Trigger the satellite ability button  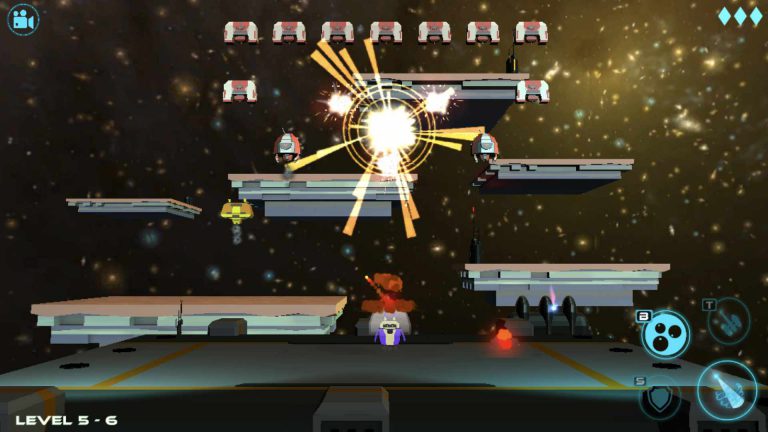(x=729, y=321)
